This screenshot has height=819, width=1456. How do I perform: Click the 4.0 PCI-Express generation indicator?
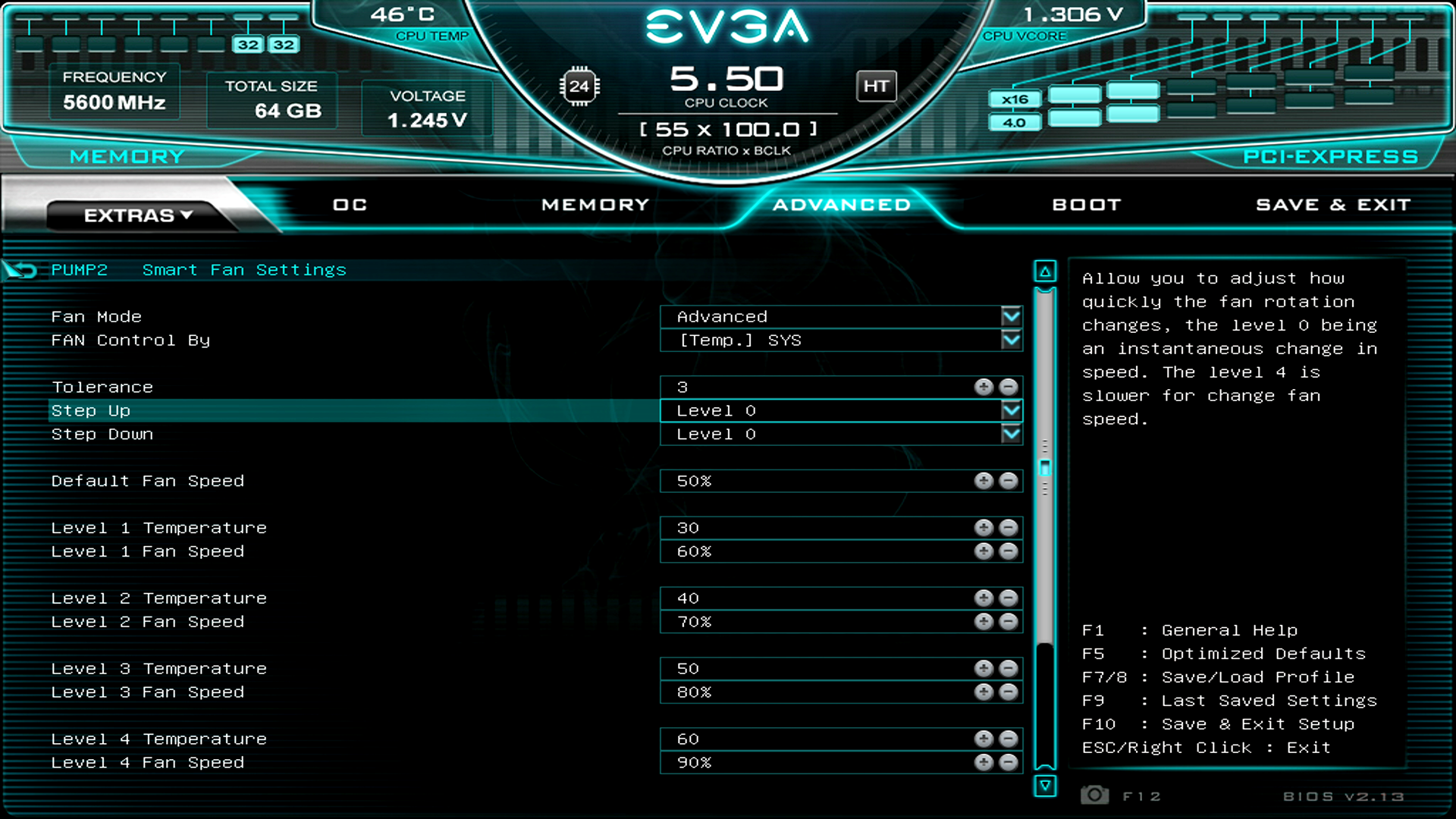[x=1015, y=121]
